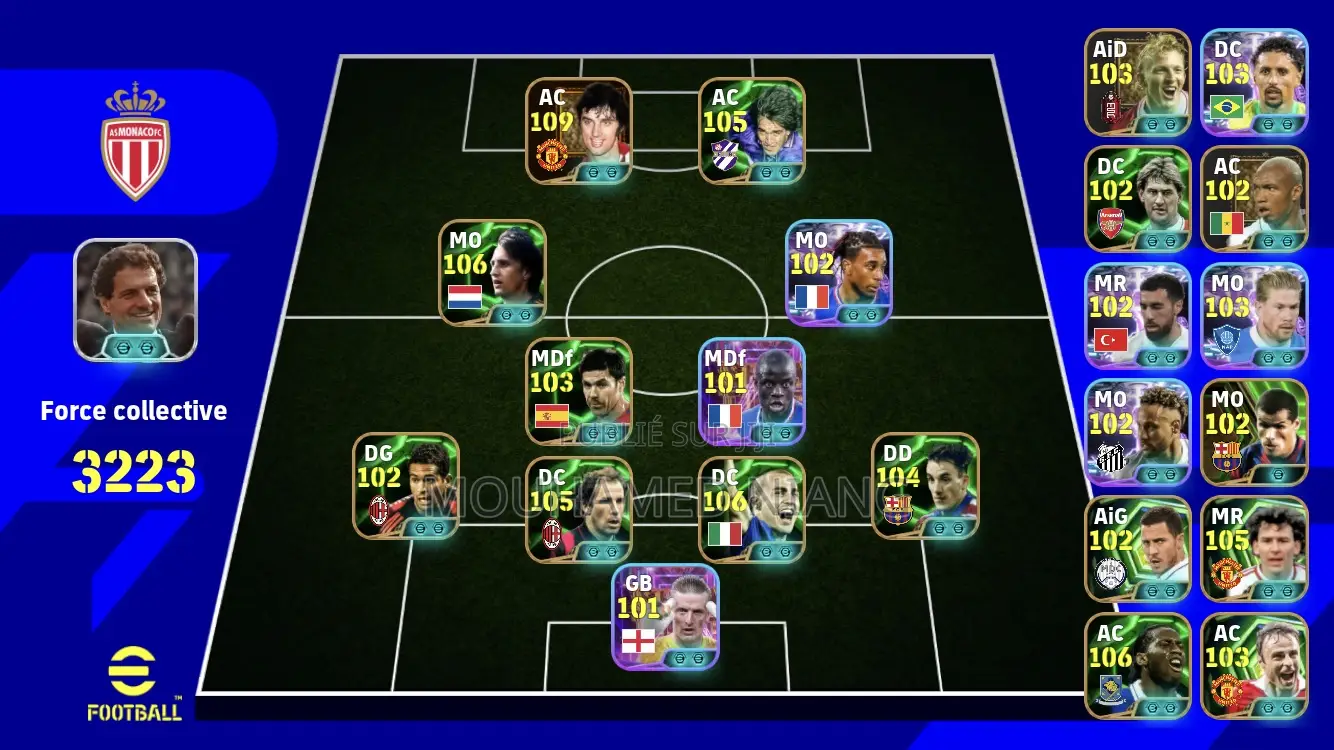Choose the DC 103 Brazil substitute card
This screenshot has height=750, width=1334.
1254,81
